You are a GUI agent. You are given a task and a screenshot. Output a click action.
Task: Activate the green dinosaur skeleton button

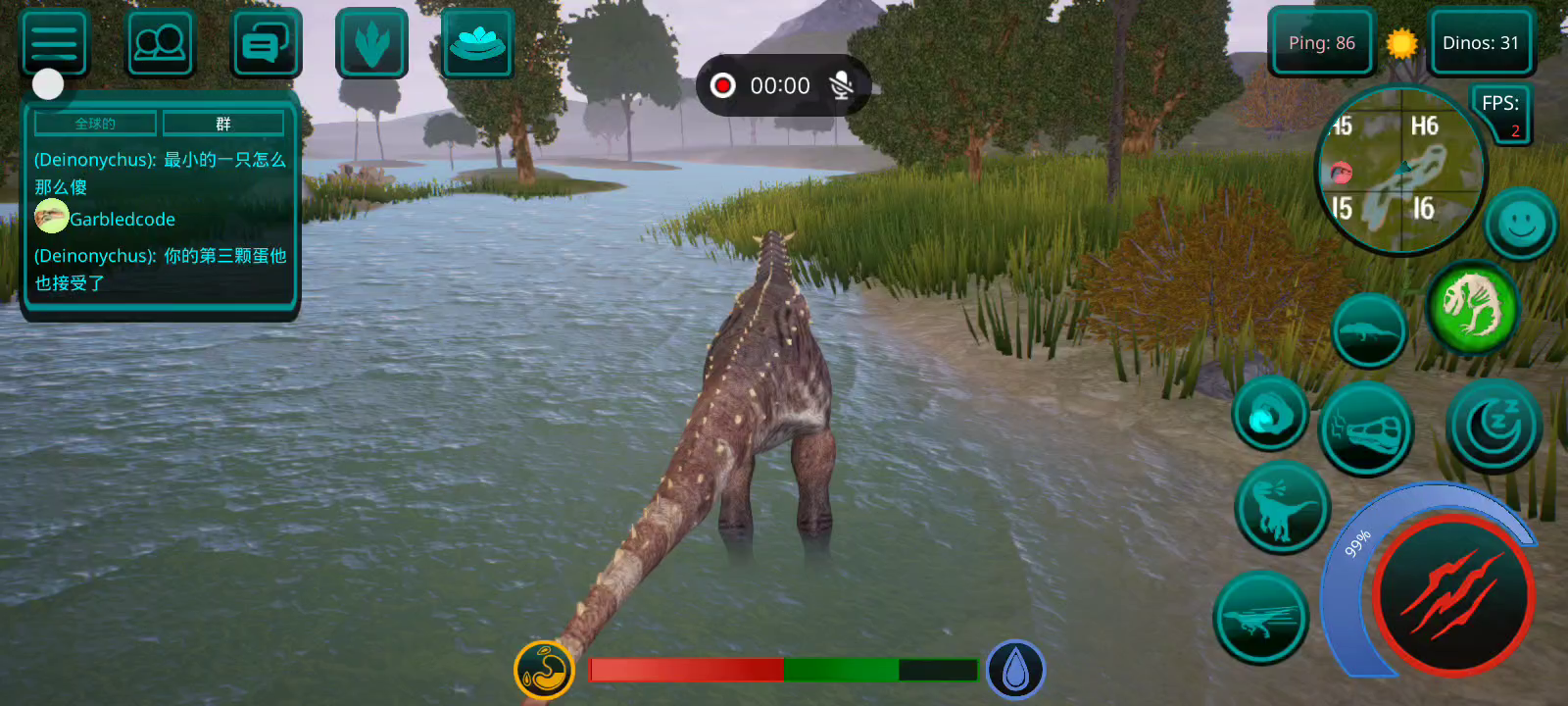pyautogui.click(x=1472, y=307)
